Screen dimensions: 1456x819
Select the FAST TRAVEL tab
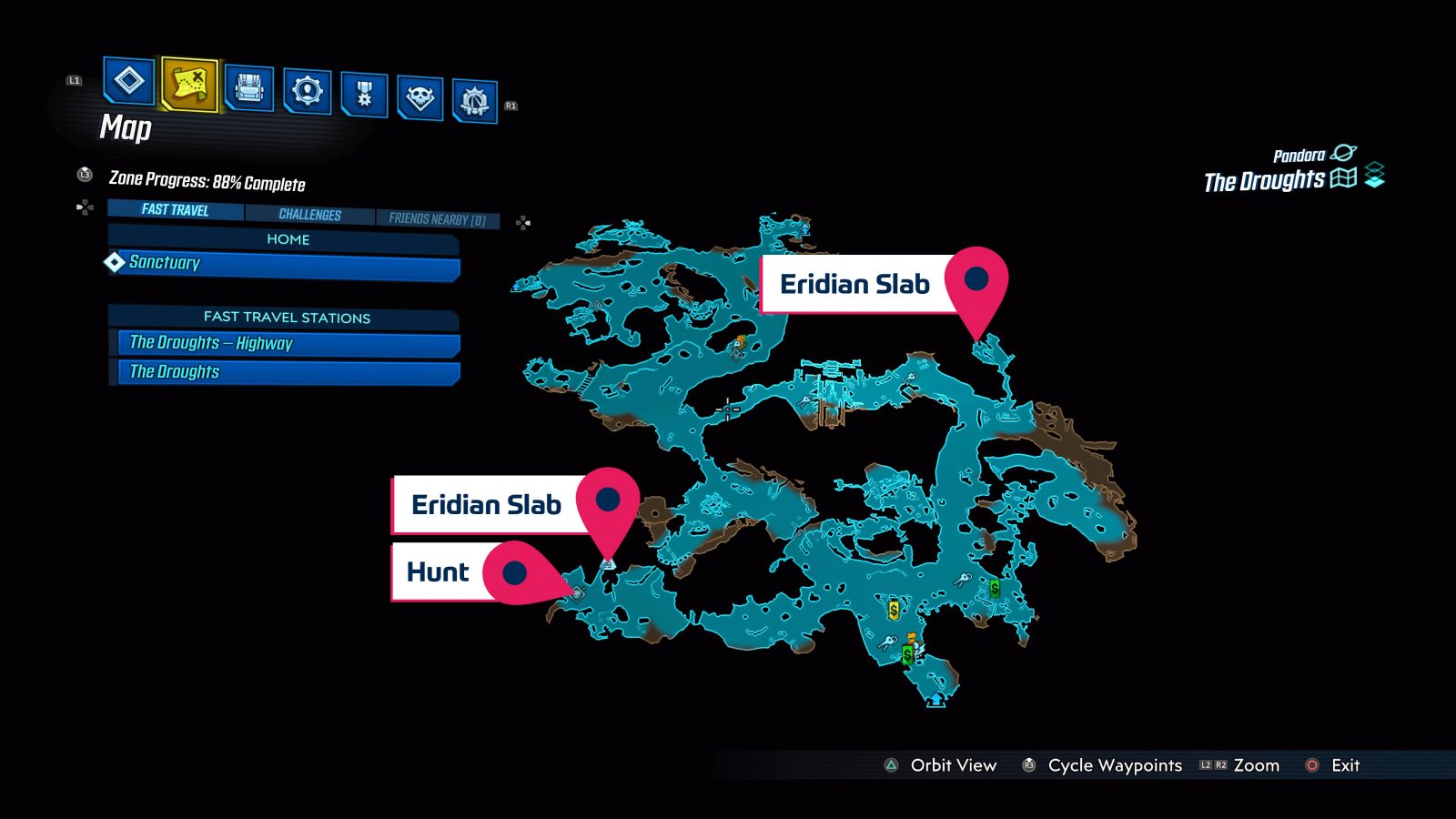tap(174, 210)
